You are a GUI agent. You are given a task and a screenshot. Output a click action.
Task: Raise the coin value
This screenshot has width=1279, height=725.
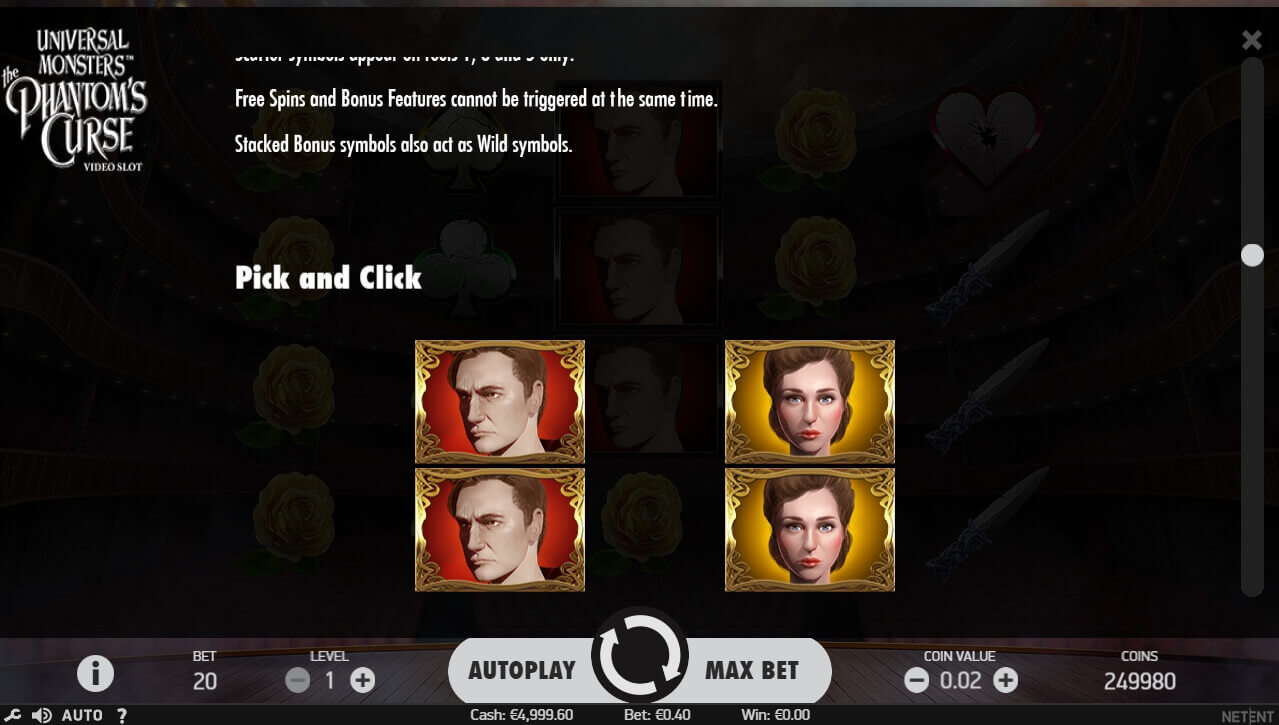pyautogui.click(x=1005, y=681)
